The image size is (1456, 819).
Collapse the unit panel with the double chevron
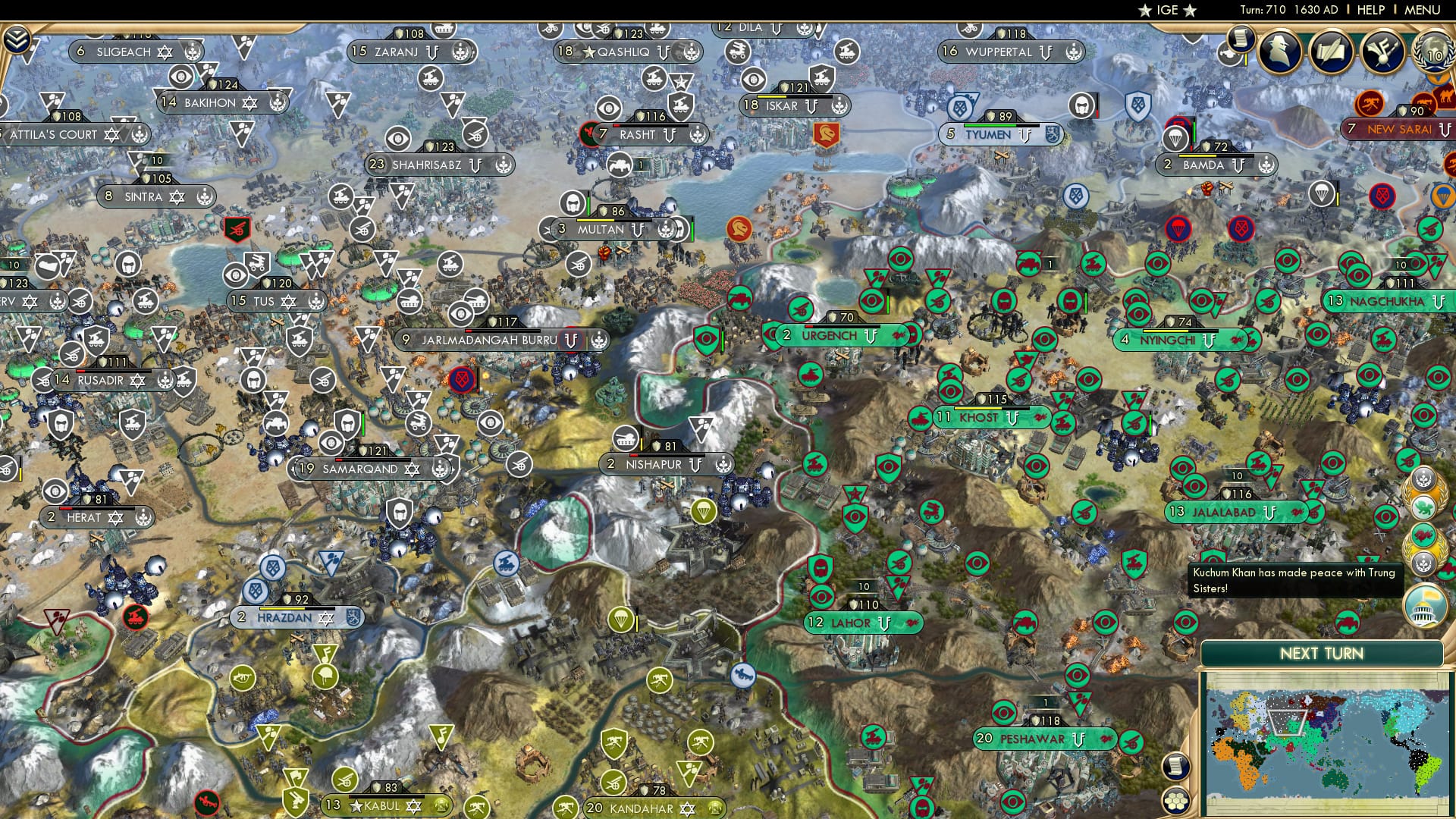(x=17, y=39)
